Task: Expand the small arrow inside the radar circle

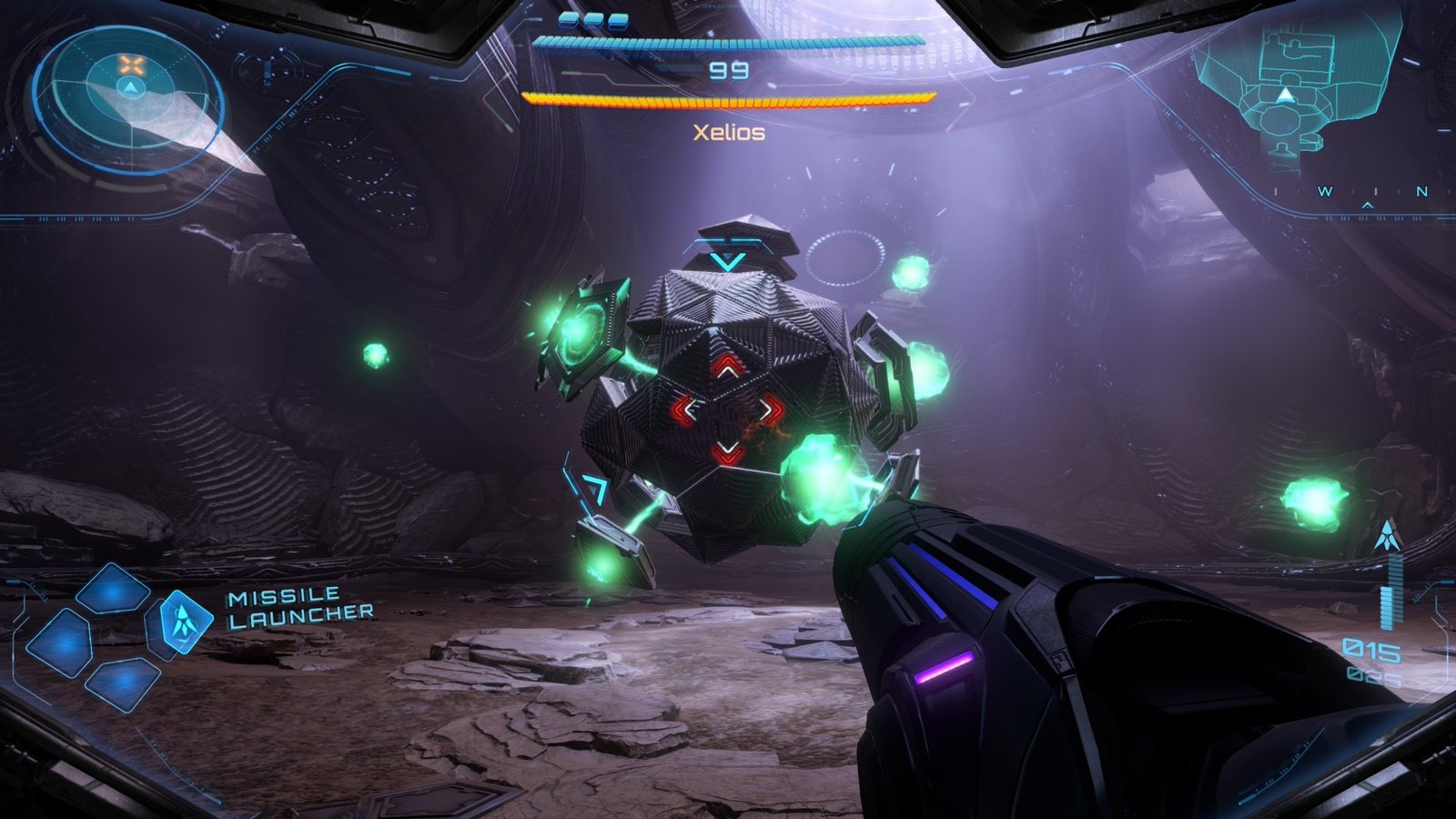Action: [x=130, y=88]
